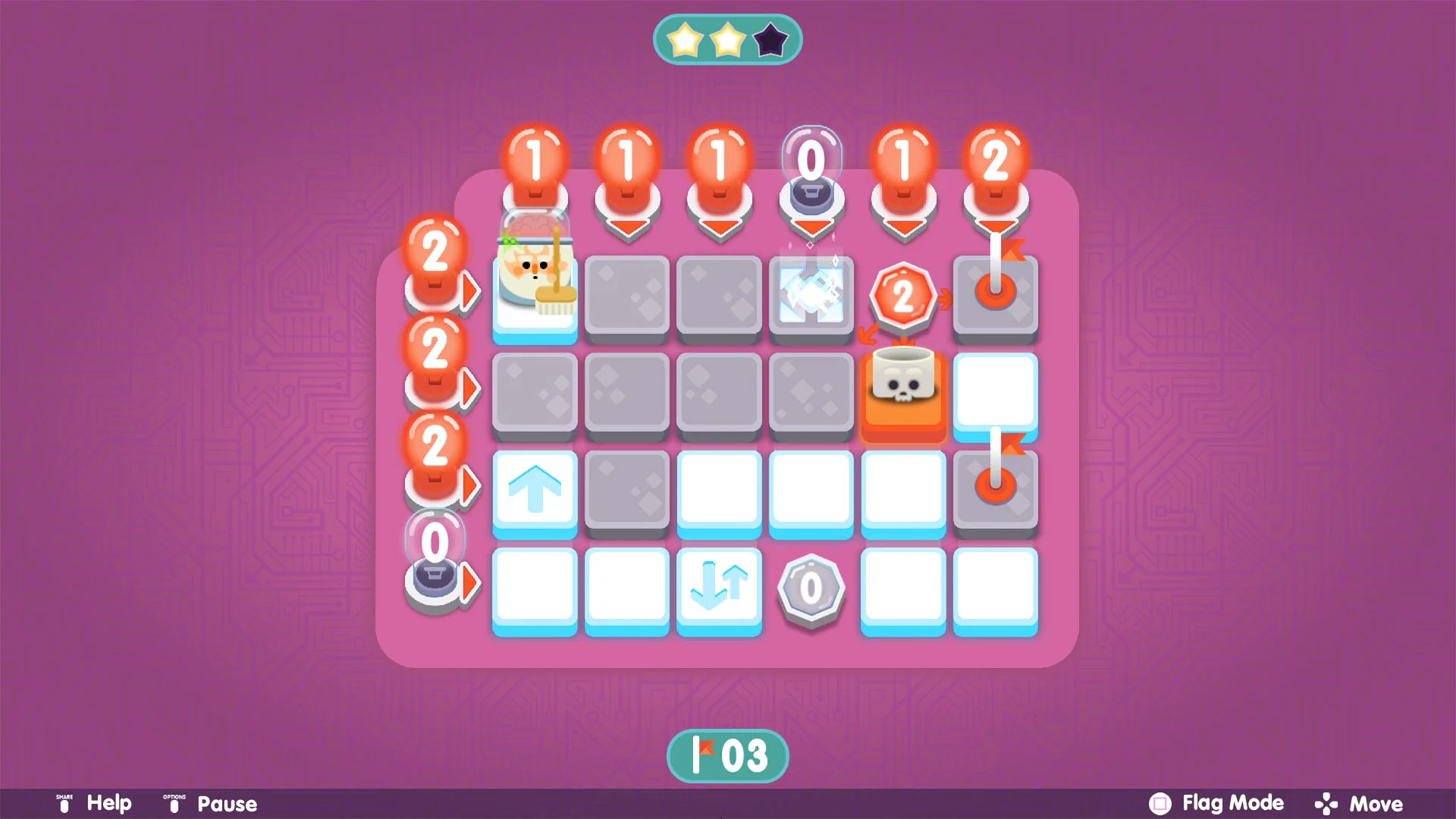Click the flag icon on the flag counter
Viewport: 1456px width, 819px height.
pyautogui.click(x=701, y=755)
